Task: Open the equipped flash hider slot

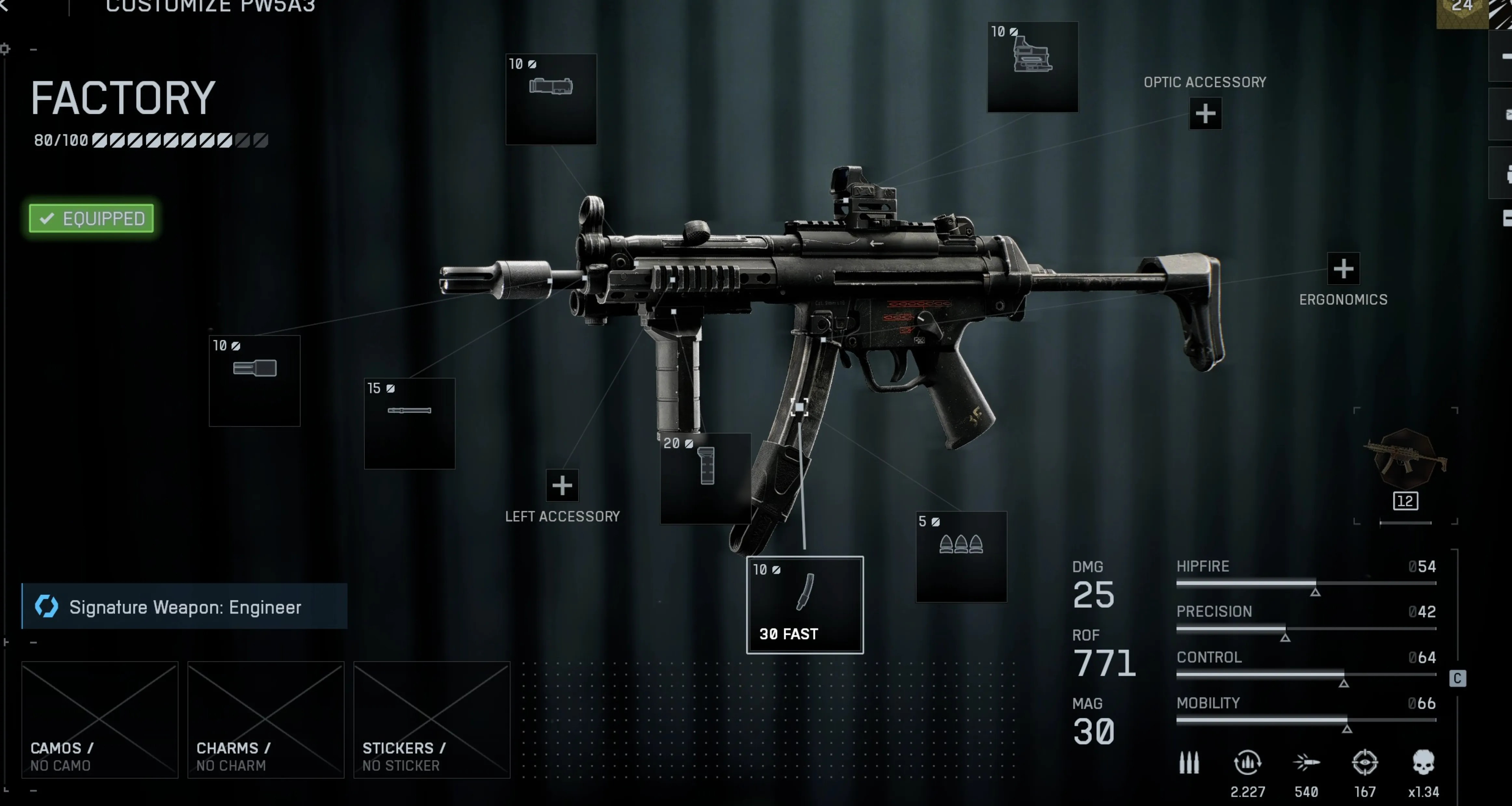Action: tap(254, 381)
